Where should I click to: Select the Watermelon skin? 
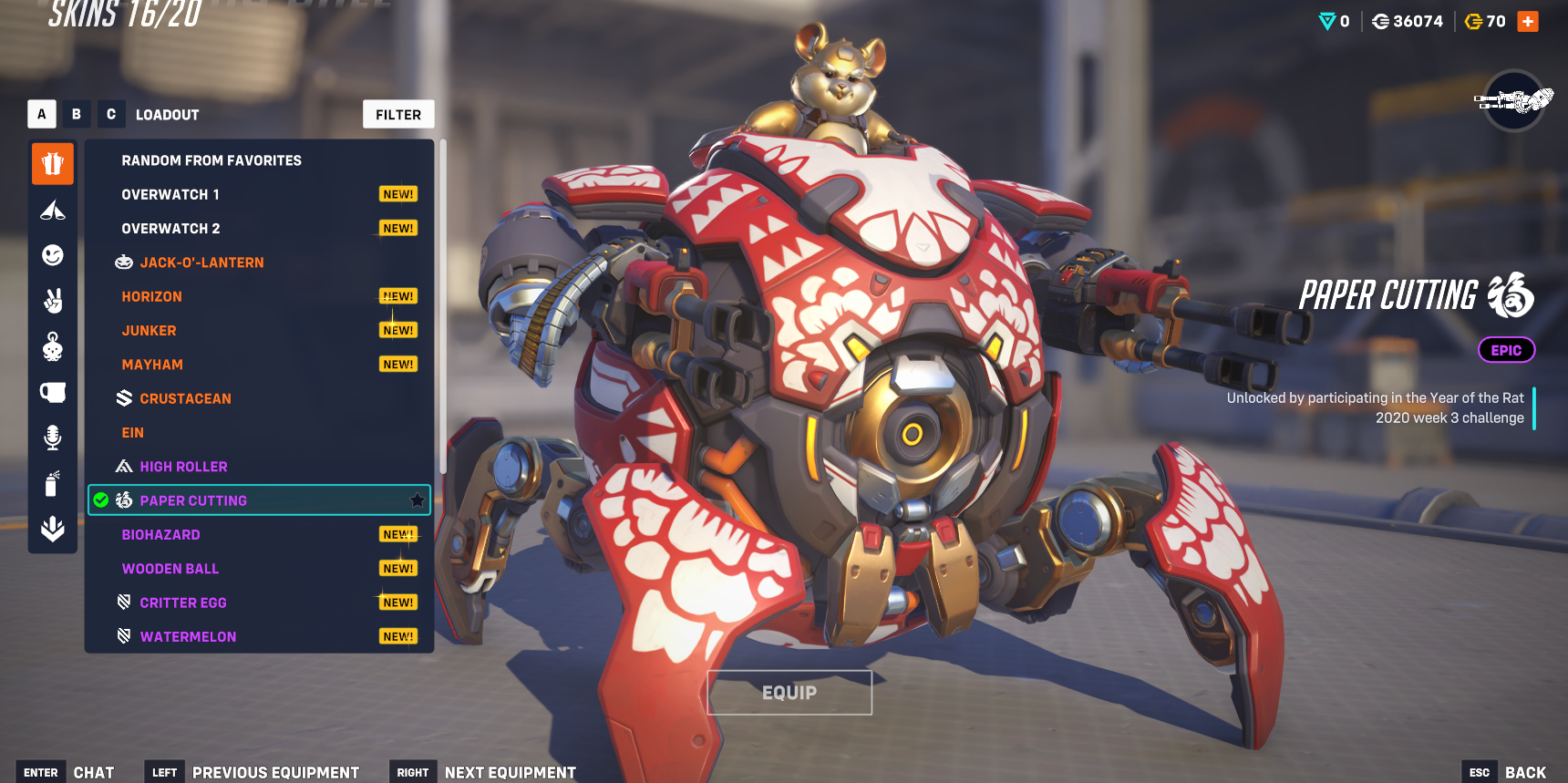[x=188, y=637]
